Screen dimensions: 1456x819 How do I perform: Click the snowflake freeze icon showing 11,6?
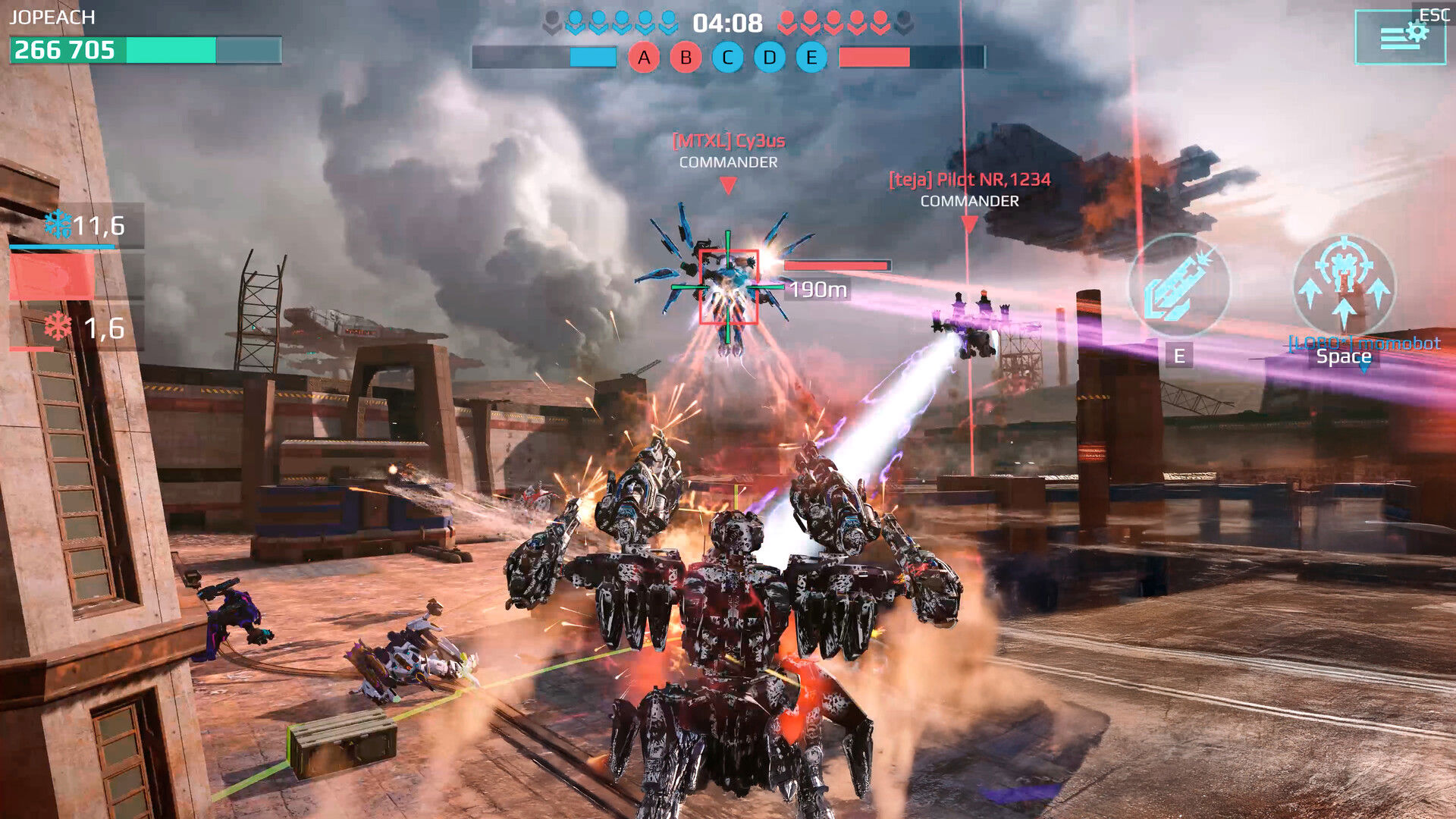[57, 226]
